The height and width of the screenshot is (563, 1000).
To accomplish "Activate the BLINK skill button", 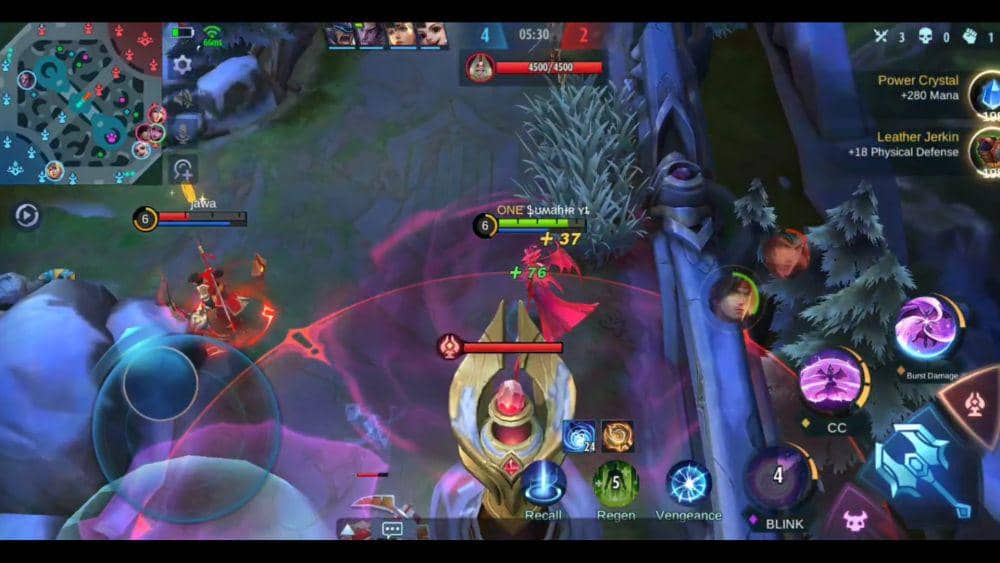I will click(x=777, y=476).
